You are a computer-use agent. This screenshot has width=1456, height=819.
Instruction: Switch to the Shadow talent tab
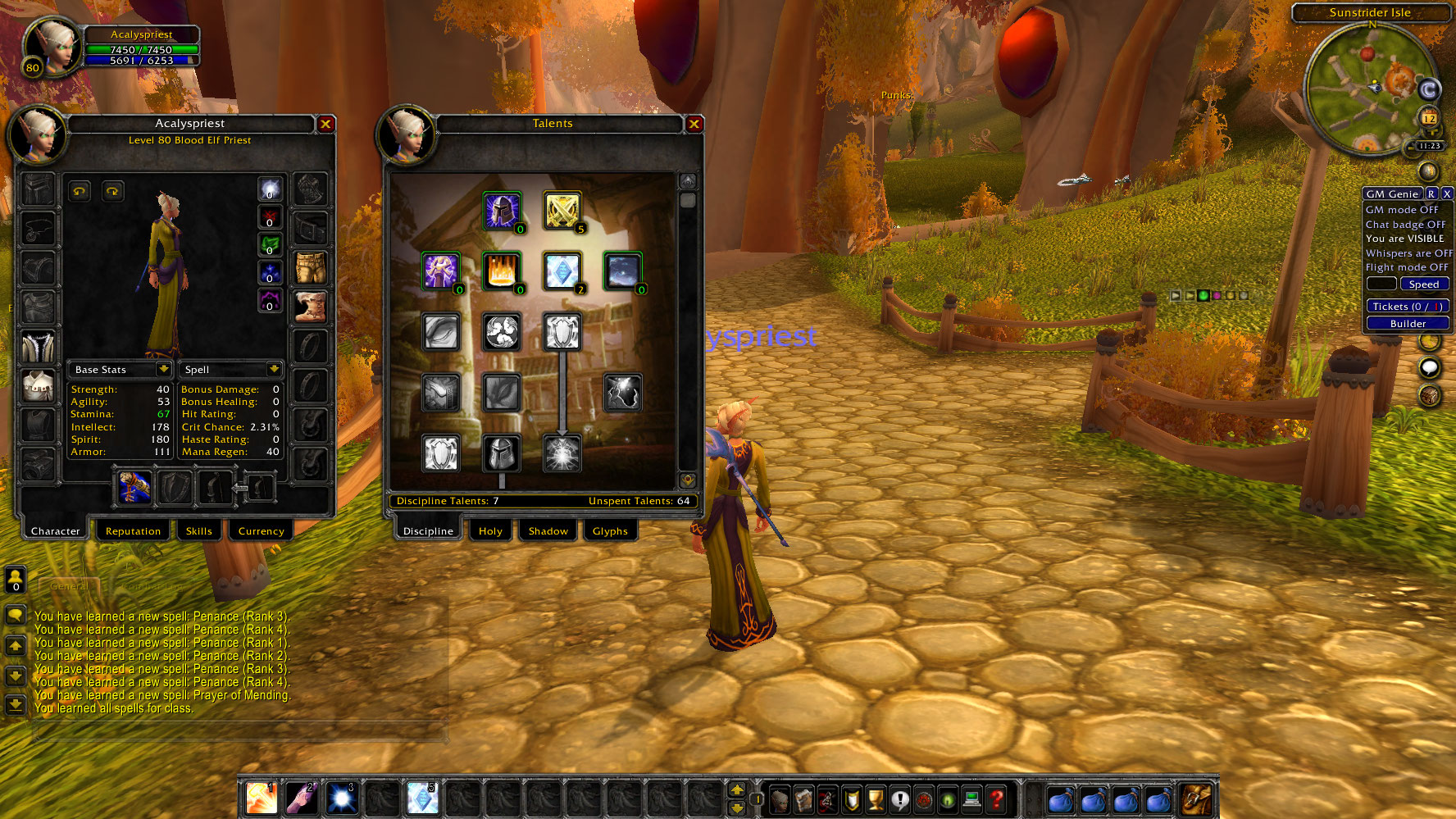pyautogui.click(x=547, y=530)
